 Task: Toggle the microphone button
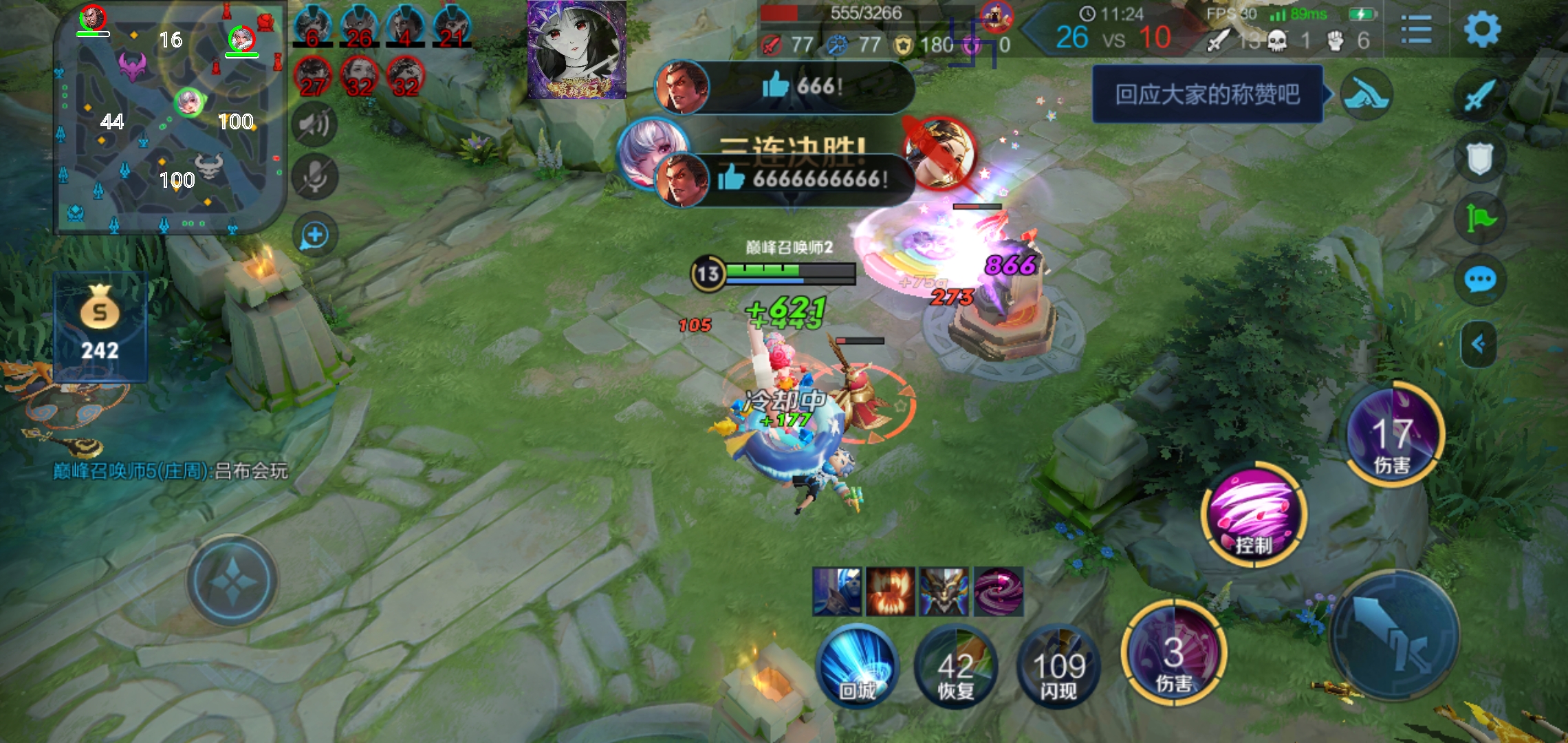coord(315,177)
